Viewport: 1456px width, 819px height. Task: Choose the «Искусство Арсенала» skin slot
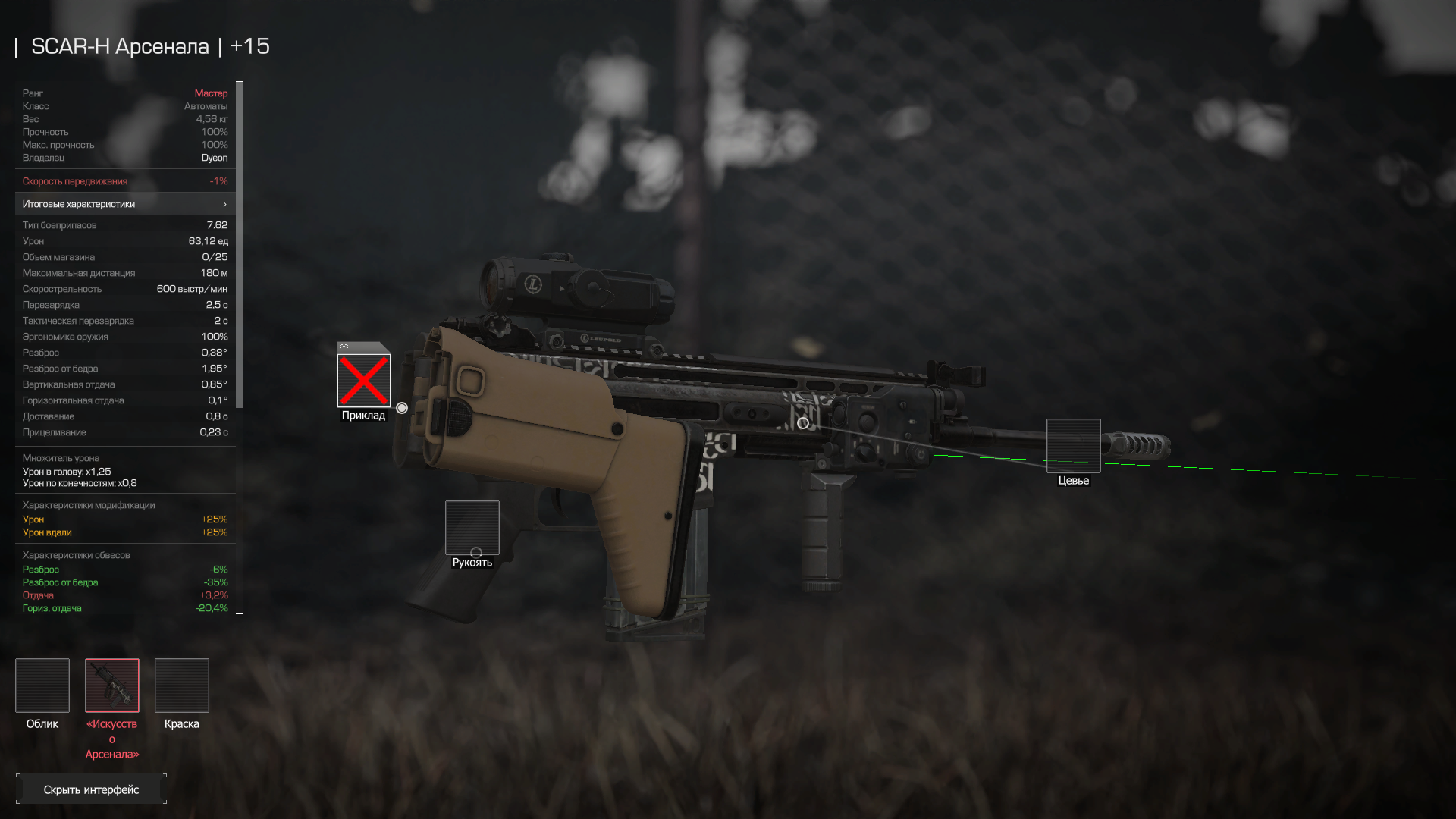point(112,686)
